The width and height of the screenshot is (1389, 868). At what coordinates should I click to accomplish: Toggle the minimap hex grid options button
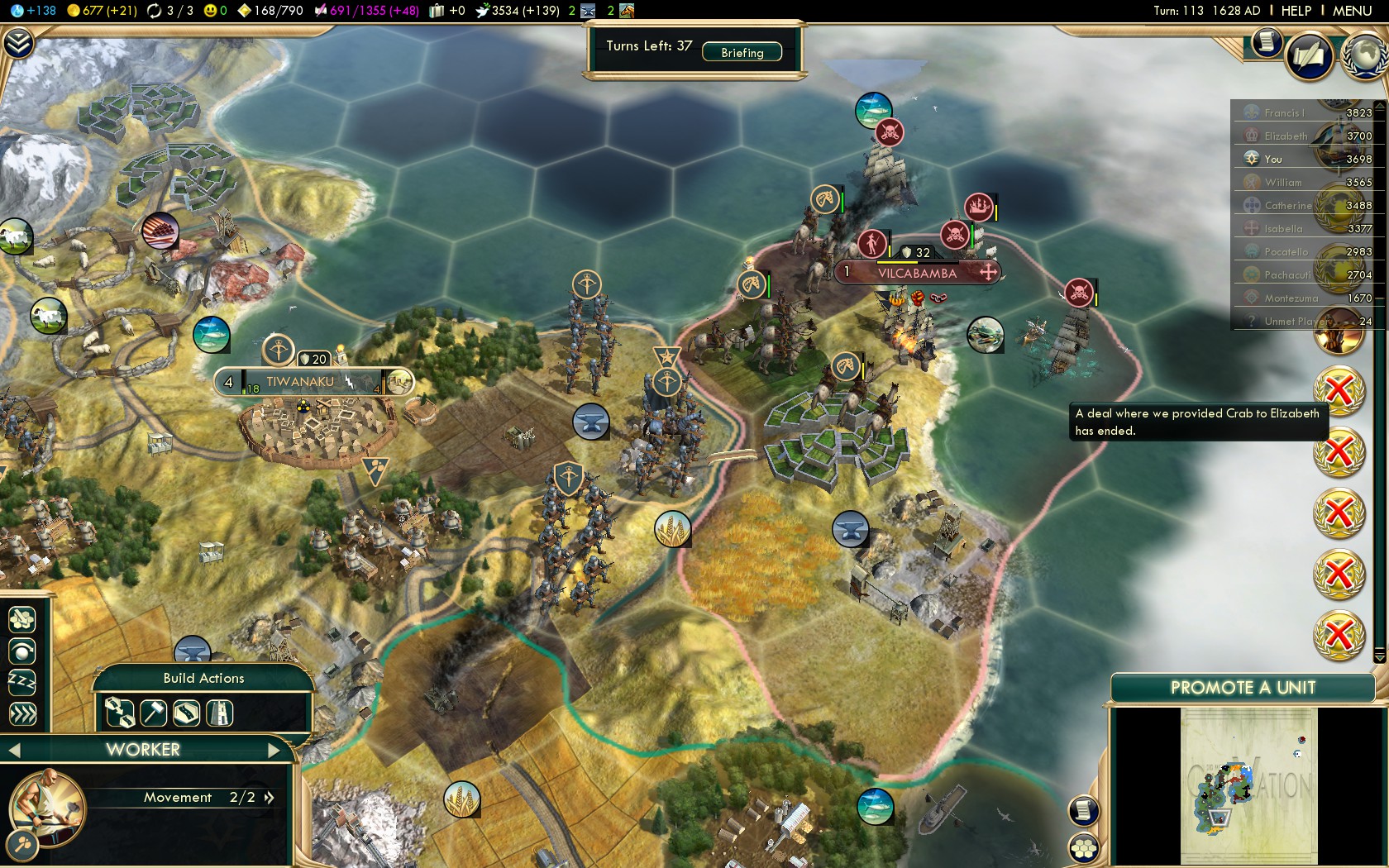pos(1084,847)
